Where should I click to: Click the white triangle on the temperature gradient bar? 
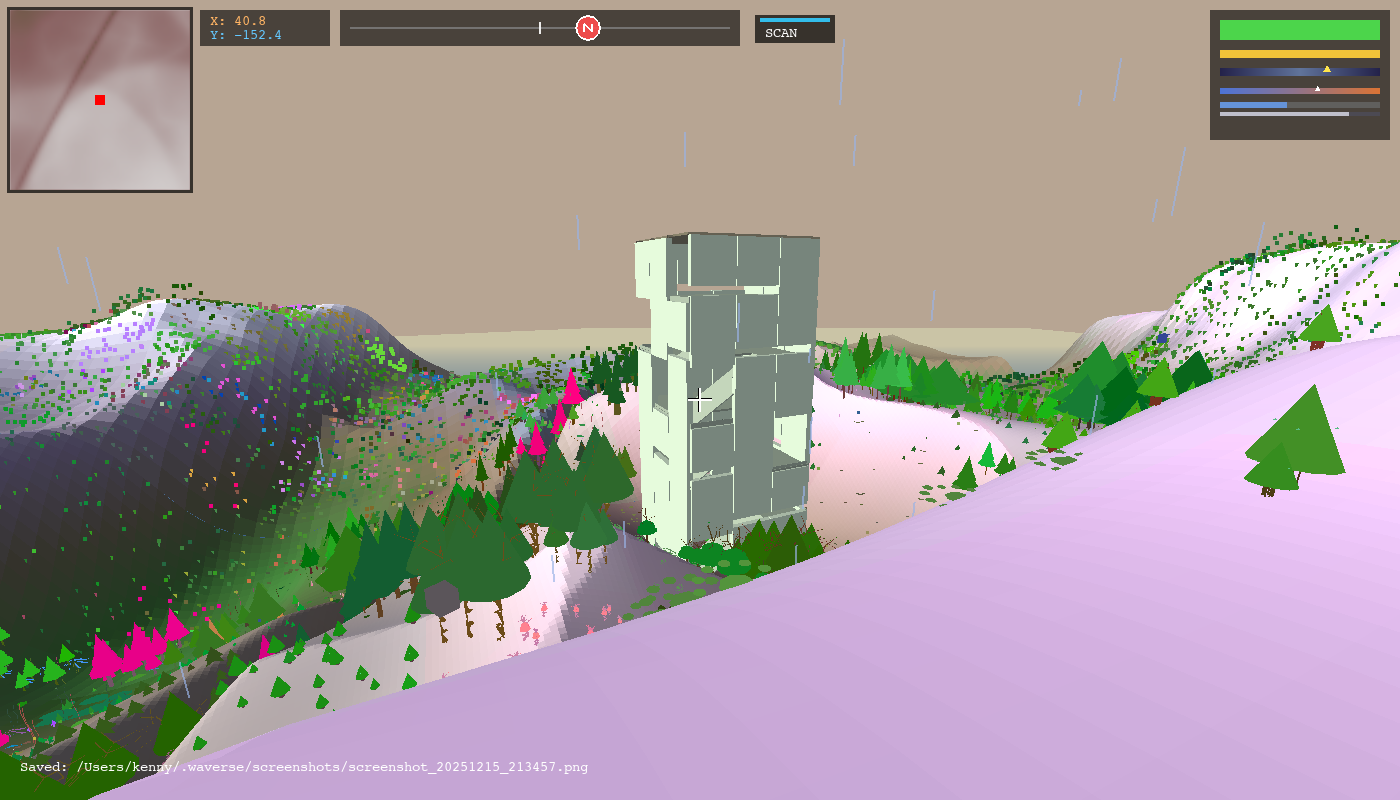(1318, 87)
